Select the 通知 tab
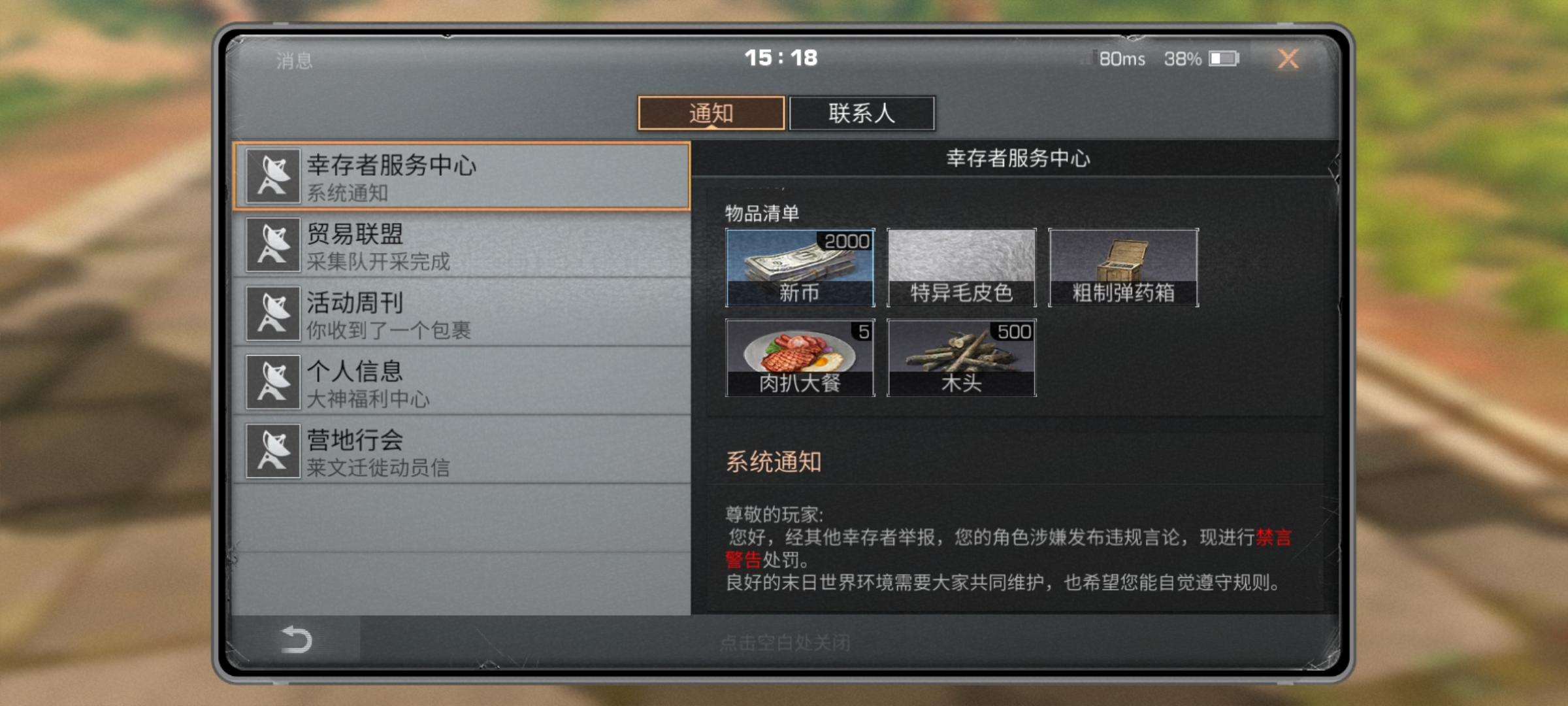 coord(711,112)
